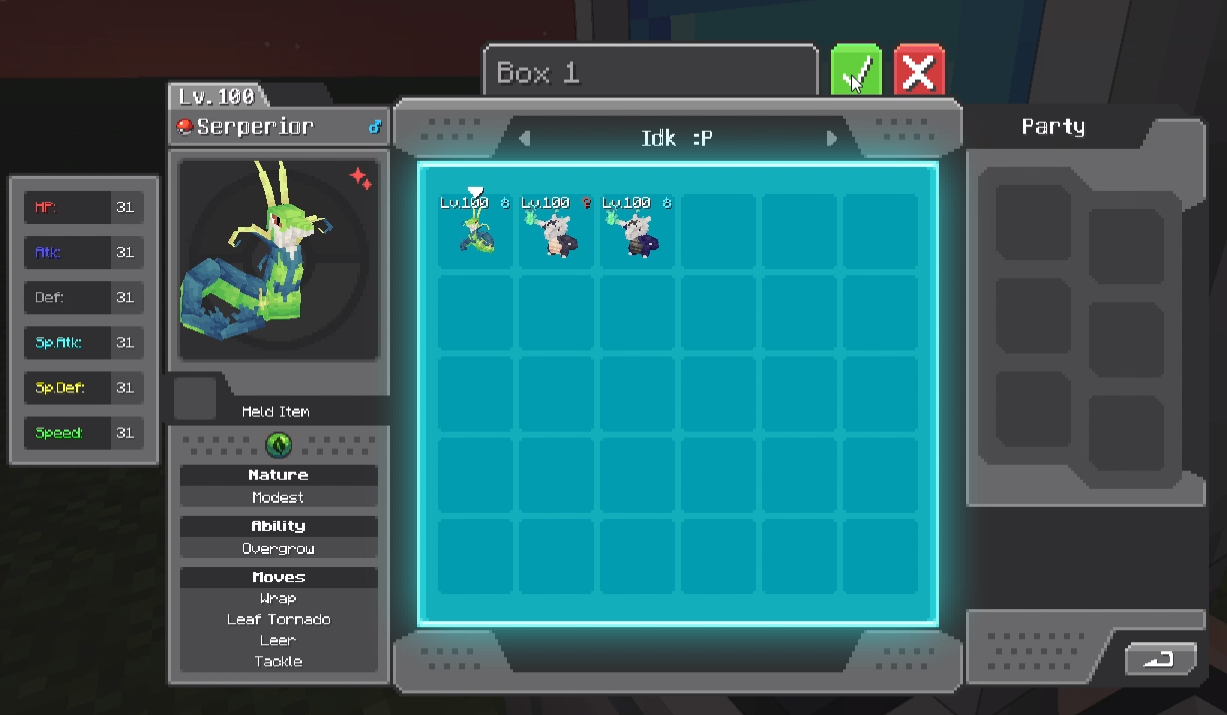
Task: Go to the next box with right arrow
Action: pyautogui.click(x=831, y=138)
